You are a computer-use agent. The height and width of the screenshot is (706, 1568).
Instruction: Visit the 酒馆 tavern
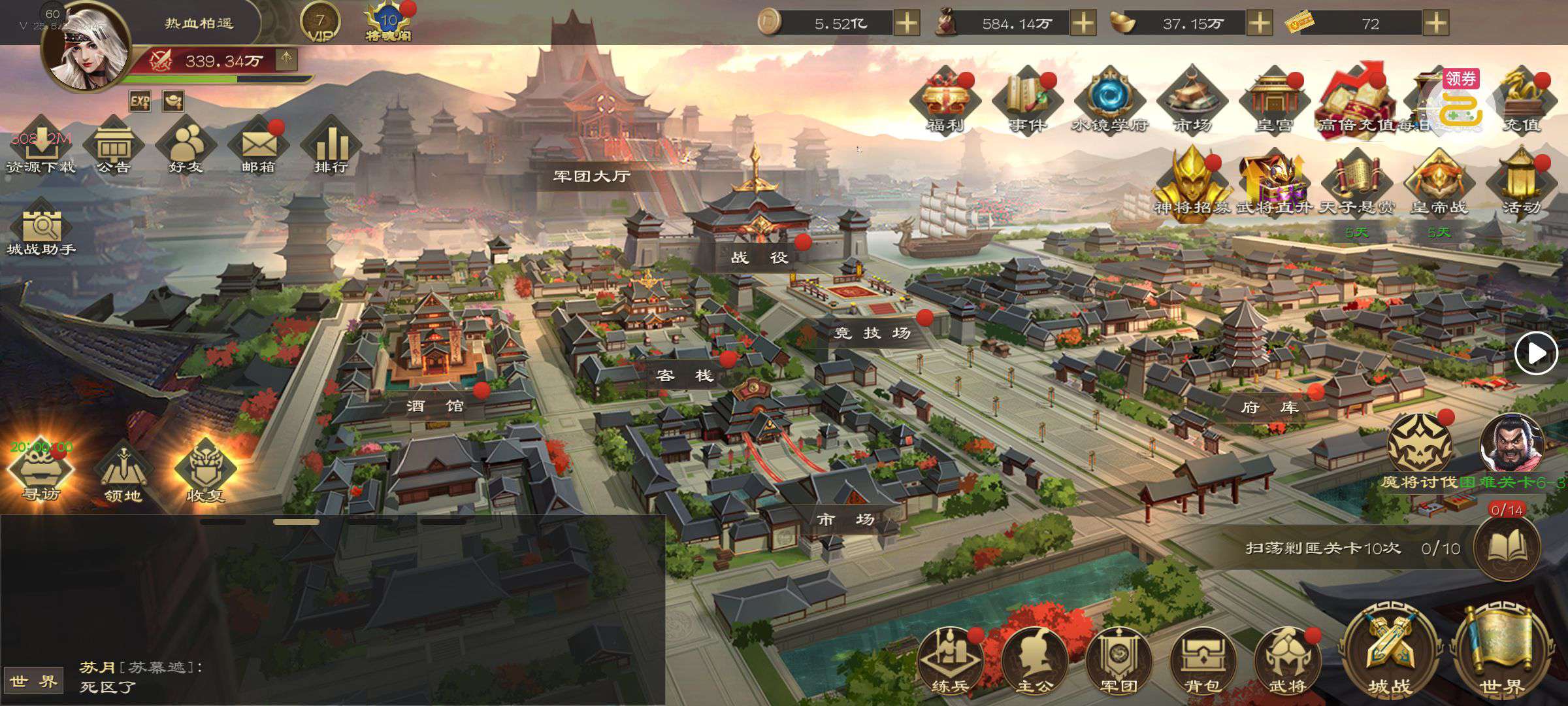coord(435,405)
